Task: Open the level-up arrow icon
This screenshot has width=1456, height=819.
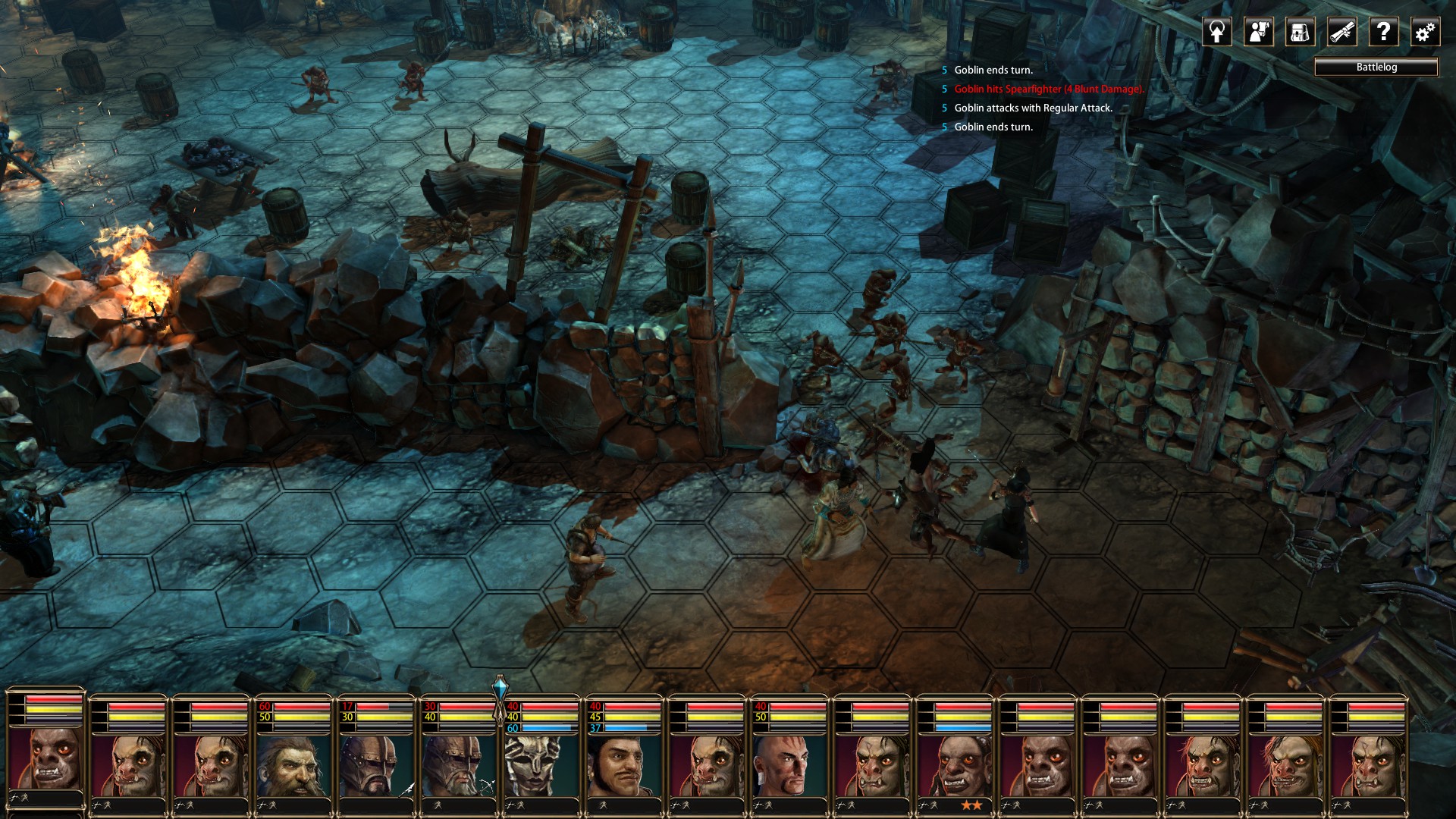Action: [x=1217, y=32]
